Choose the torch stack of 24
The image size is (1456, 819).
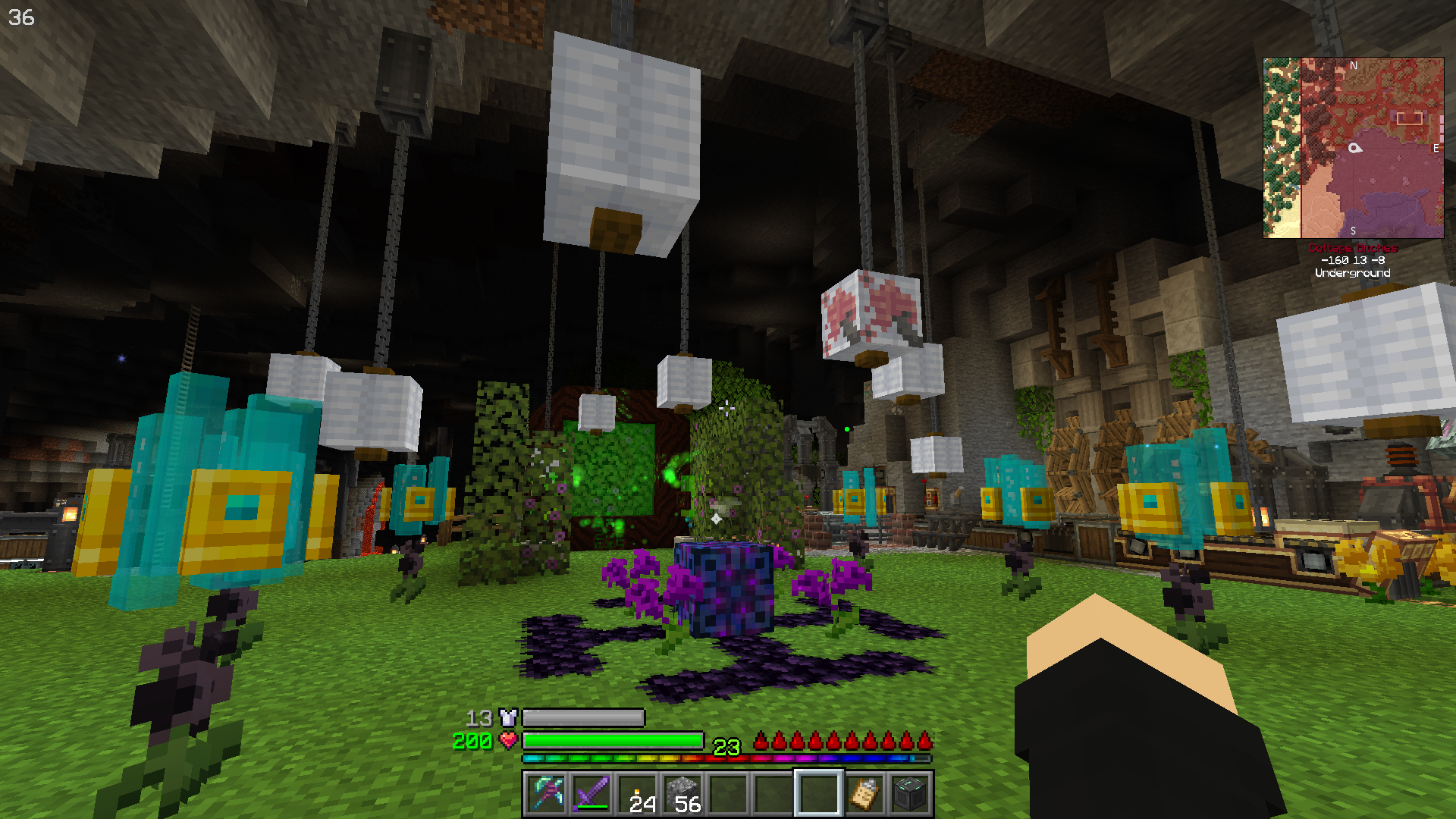(x=638, y=793)
